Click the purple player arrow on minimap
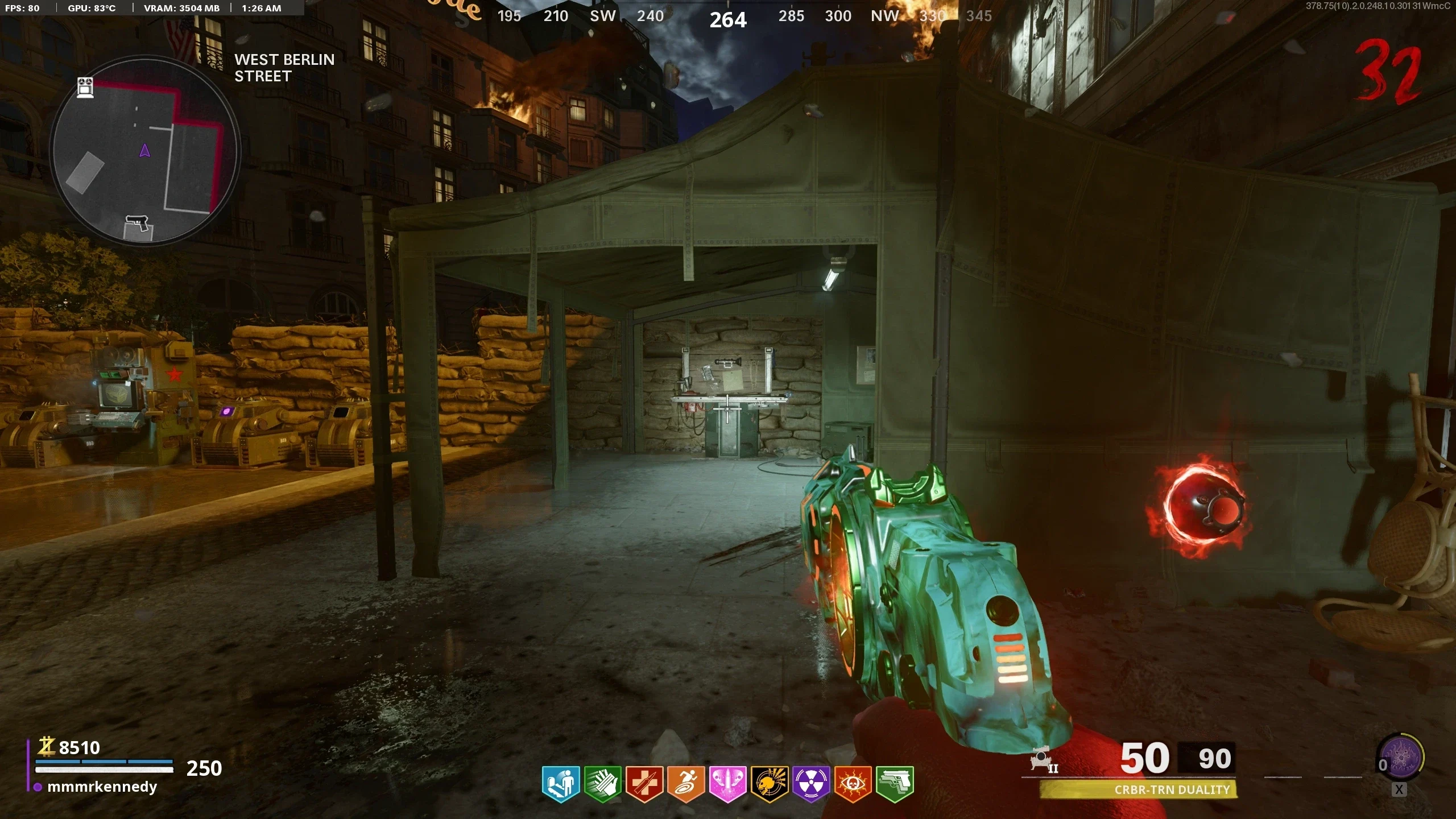Screen dimensions: 1456x819 click(145, 150)
